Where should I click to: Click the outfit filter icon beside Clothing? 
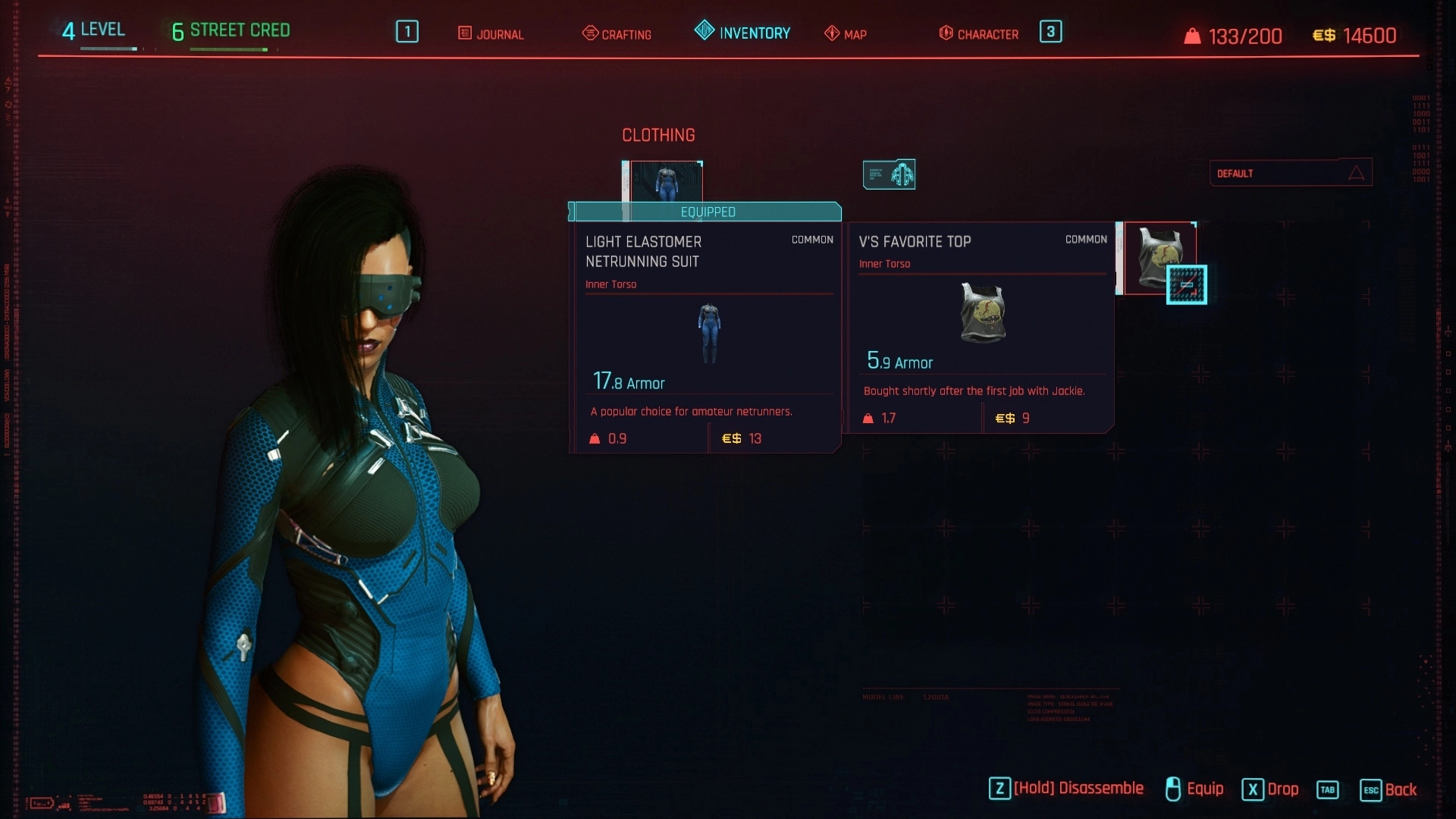889,174
